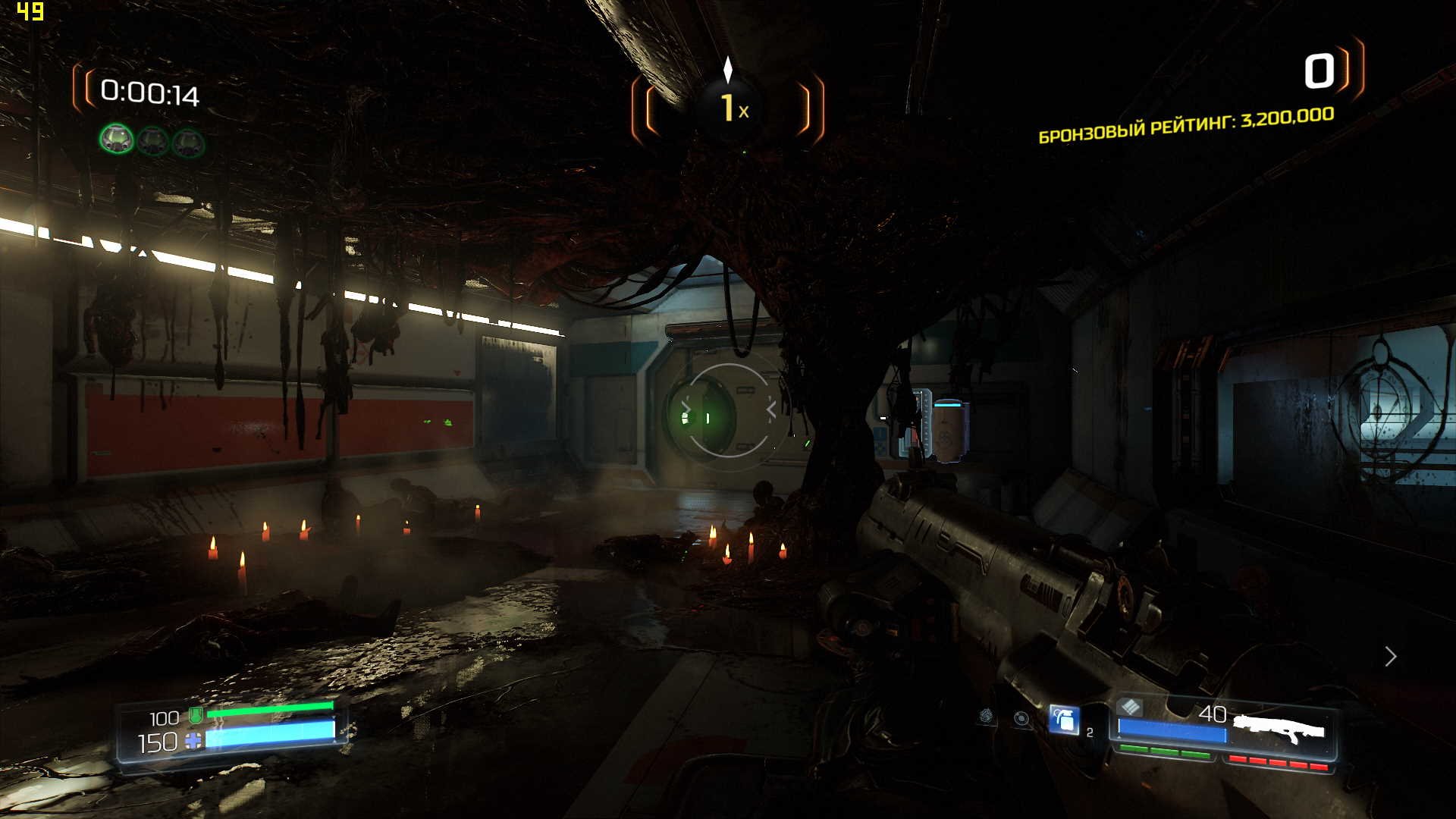
Task: Select the dimmed siphon grenade equipment icon
Action: pyautogui.click(x=987, y=715)
